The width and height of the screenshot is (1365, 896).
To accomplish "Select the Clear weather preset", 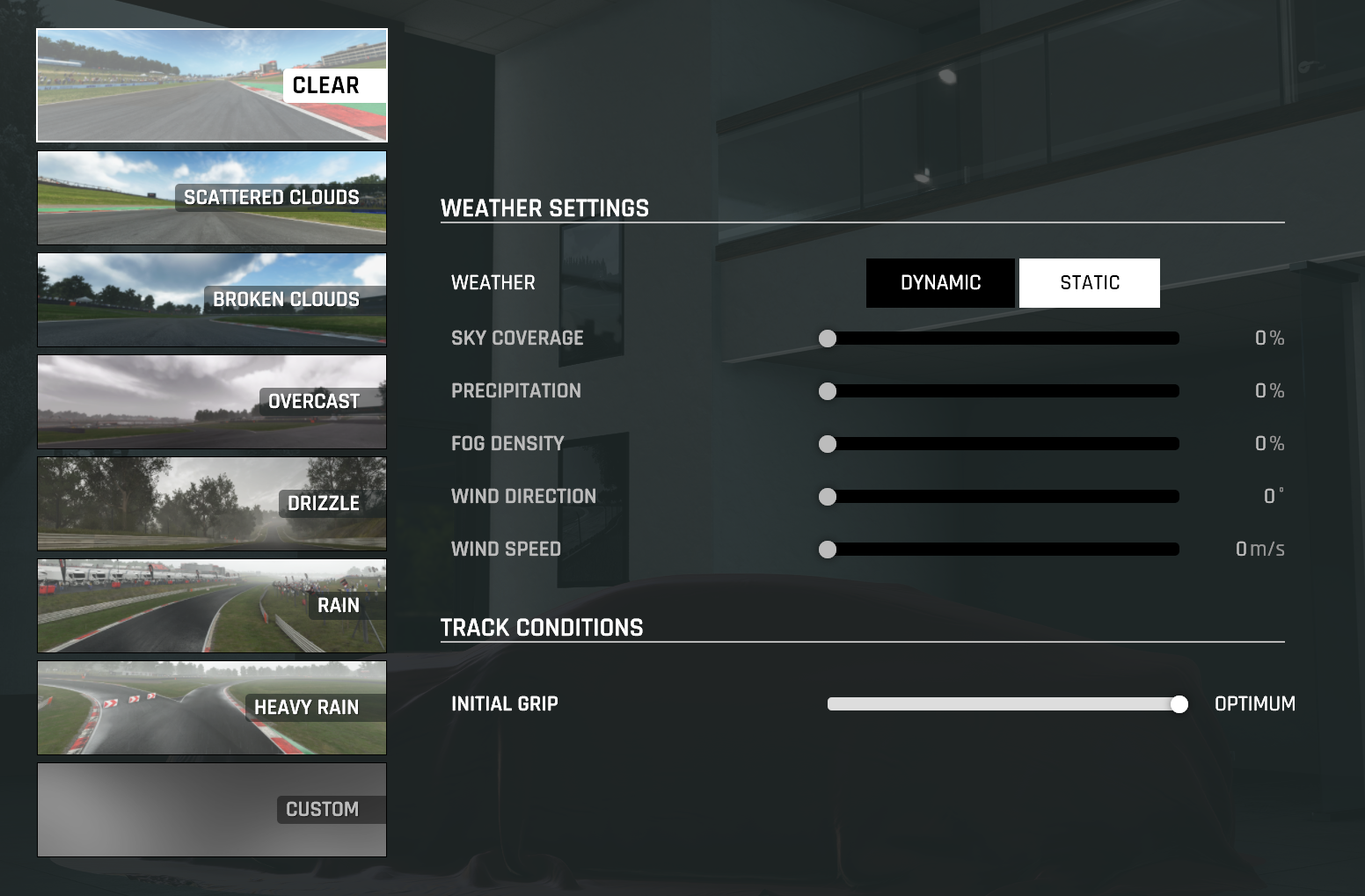I will (x=211, y=85).
